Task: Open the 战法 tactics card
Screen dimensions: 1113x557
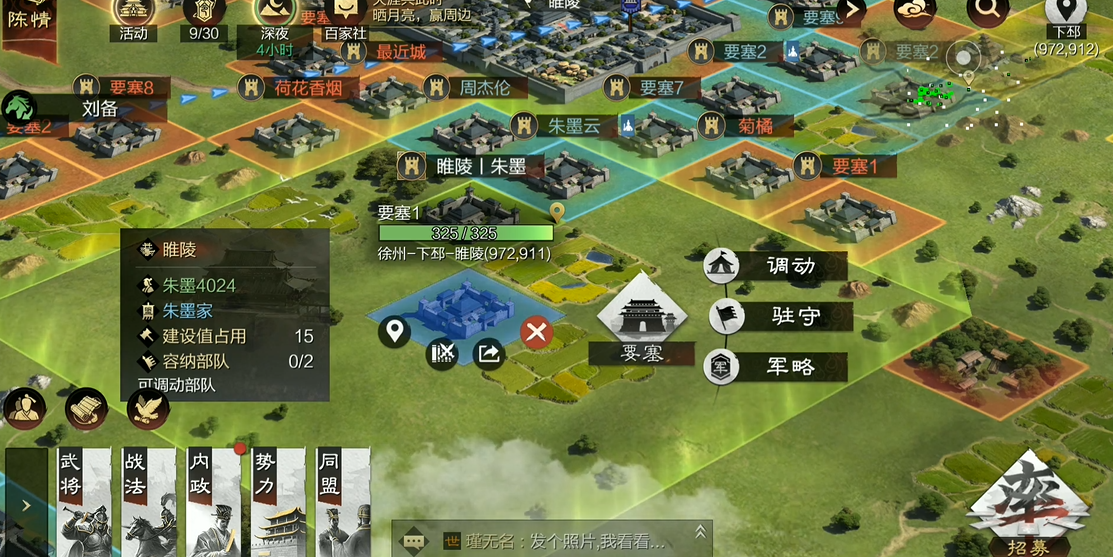Action: tap(149, 501)
